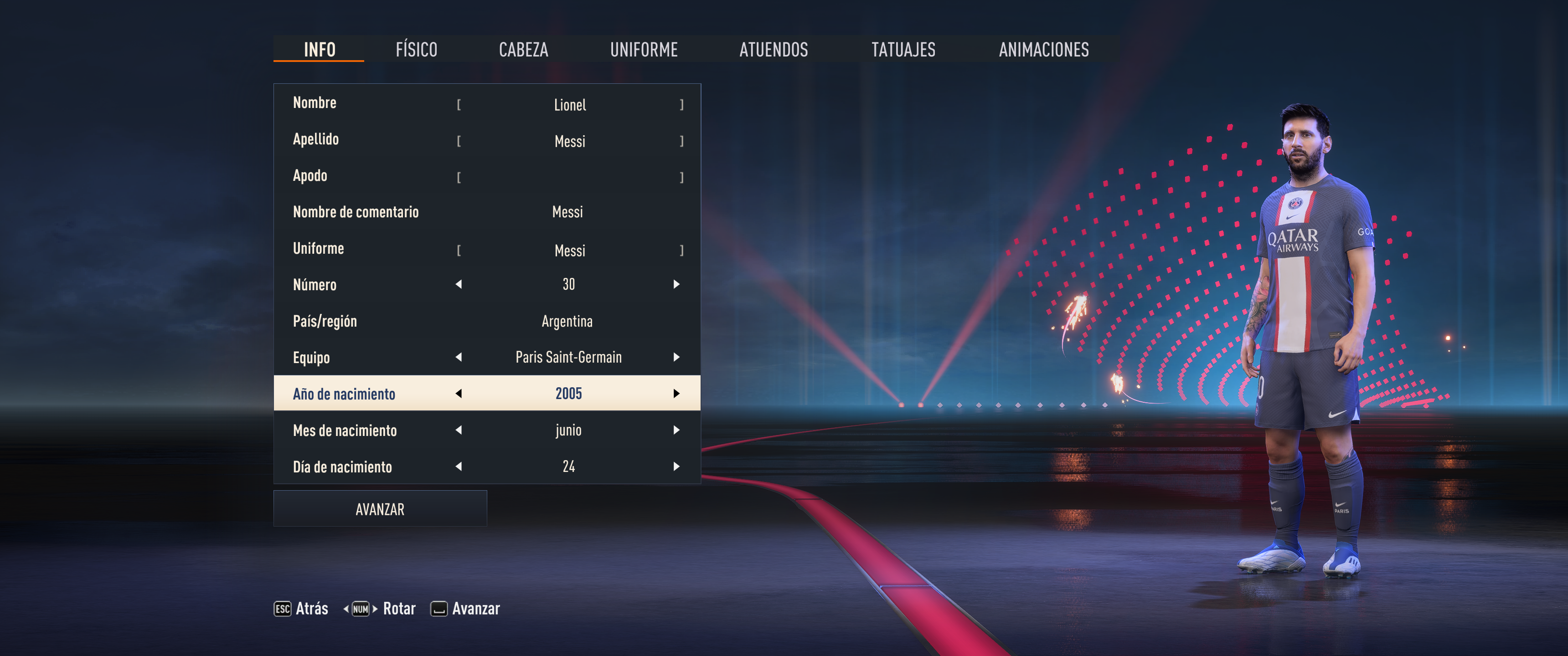The height and width of the screenshot is (656, 1568).
Task: Edit the Nombre field showing Lionel
Action: coord(570,105)
